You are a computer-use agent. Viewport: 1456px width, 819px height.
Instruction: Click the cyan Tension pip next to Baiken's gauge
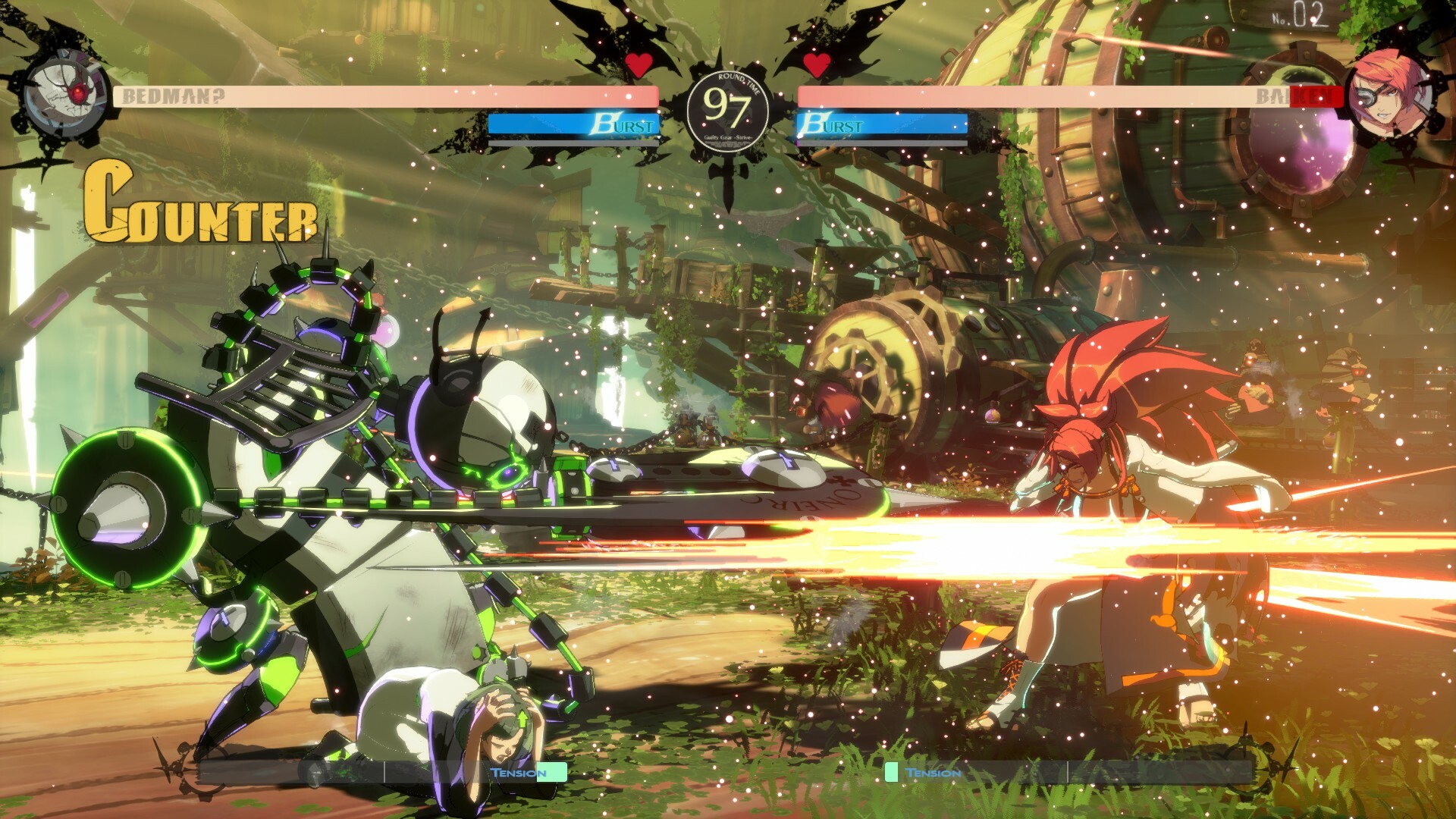point(892,772)
